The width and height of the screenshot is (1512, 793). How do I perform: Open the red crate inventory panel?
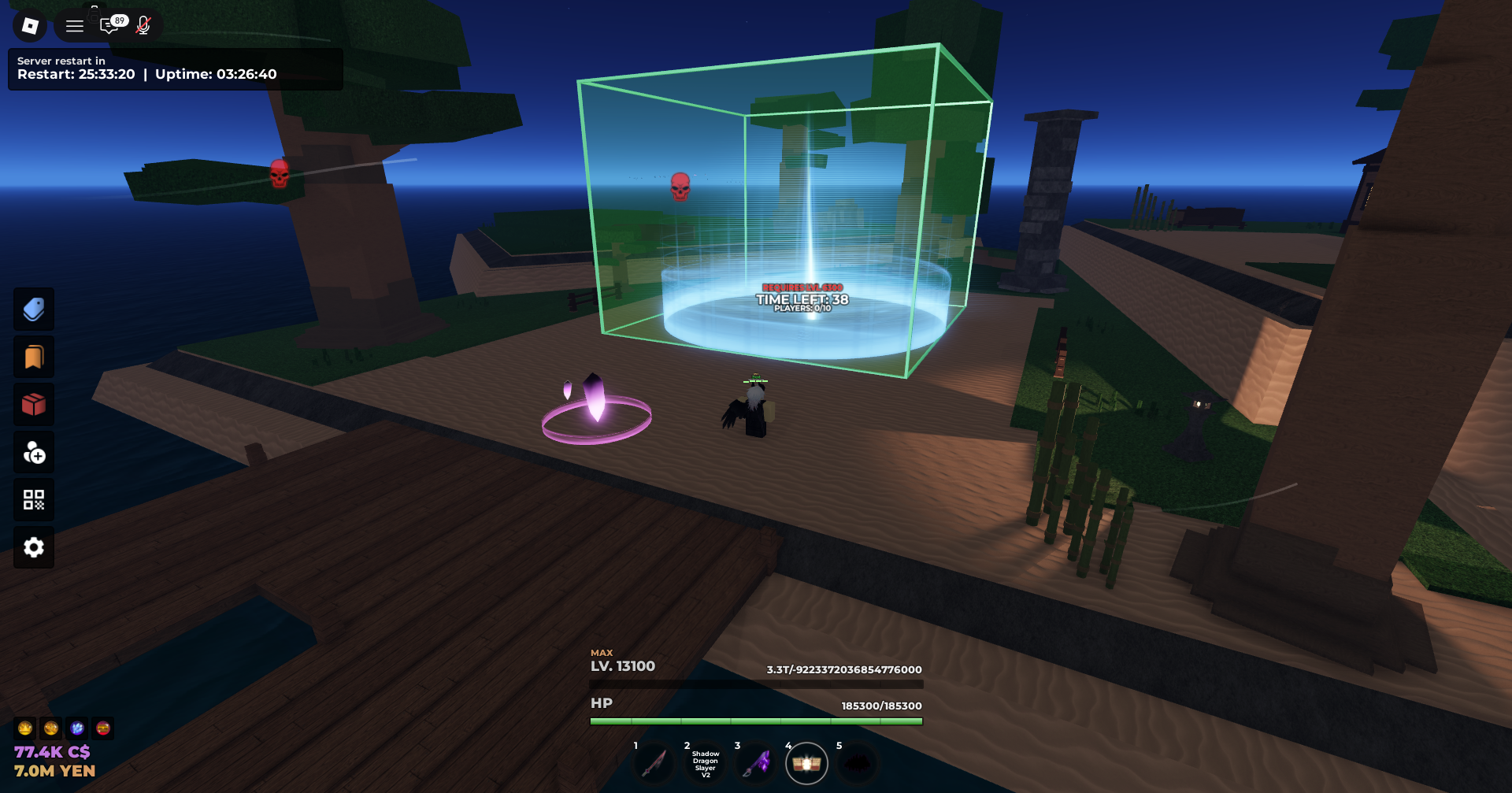pos(34,404)
